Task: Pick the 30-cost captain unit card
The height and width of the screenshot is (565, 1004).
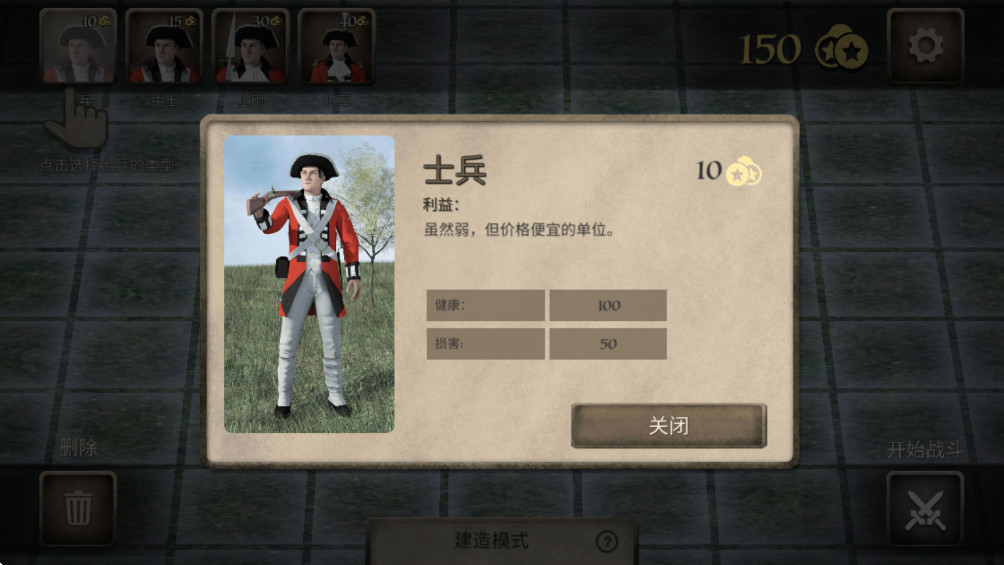Action: [x=250, y=46]
